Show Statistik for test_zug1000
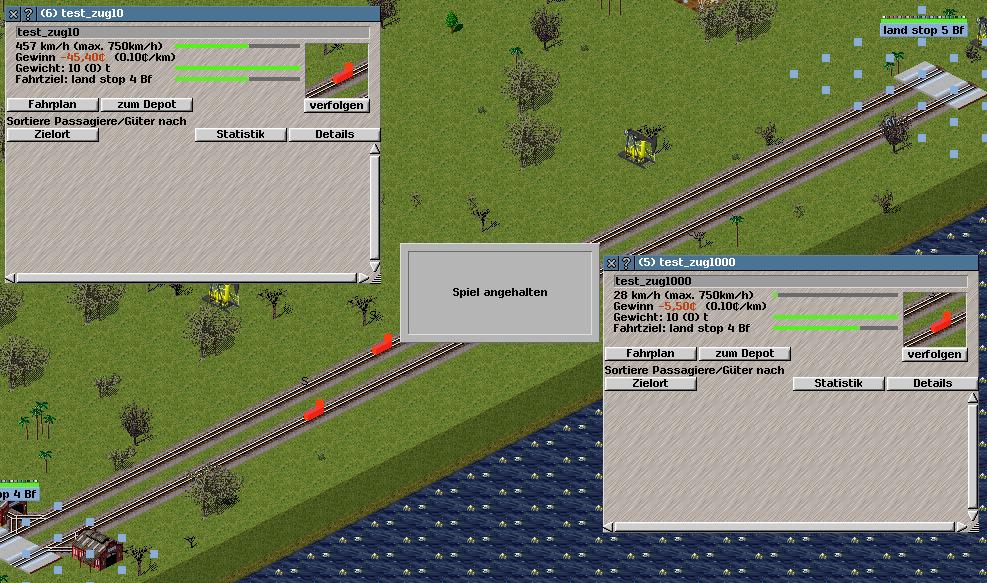Viewport: 987px width, 583px height. 838,383
